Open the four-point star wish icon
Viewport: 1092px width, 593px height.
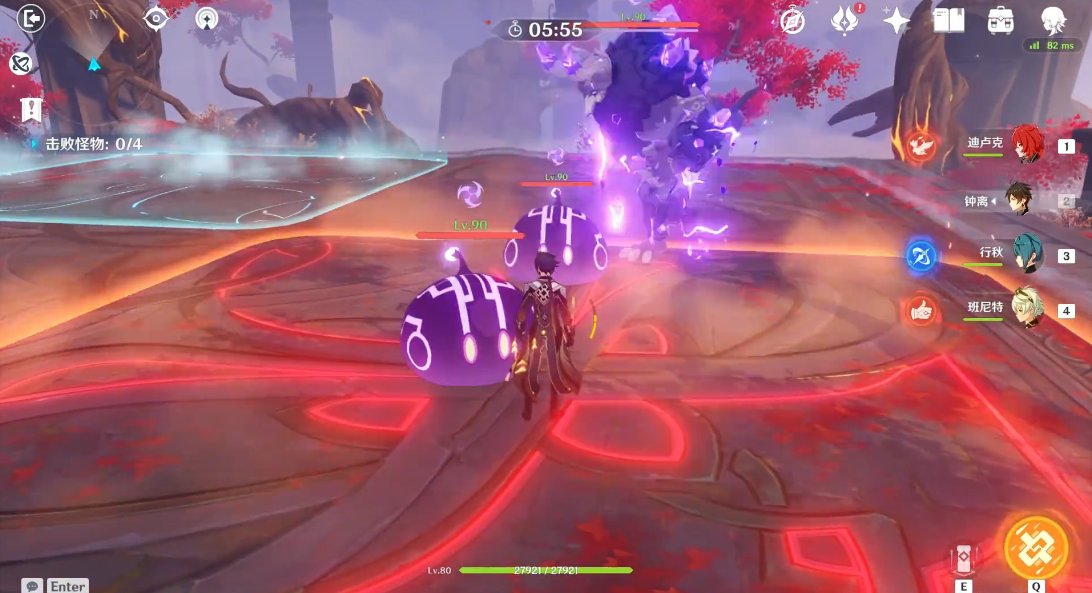point(896,20)
